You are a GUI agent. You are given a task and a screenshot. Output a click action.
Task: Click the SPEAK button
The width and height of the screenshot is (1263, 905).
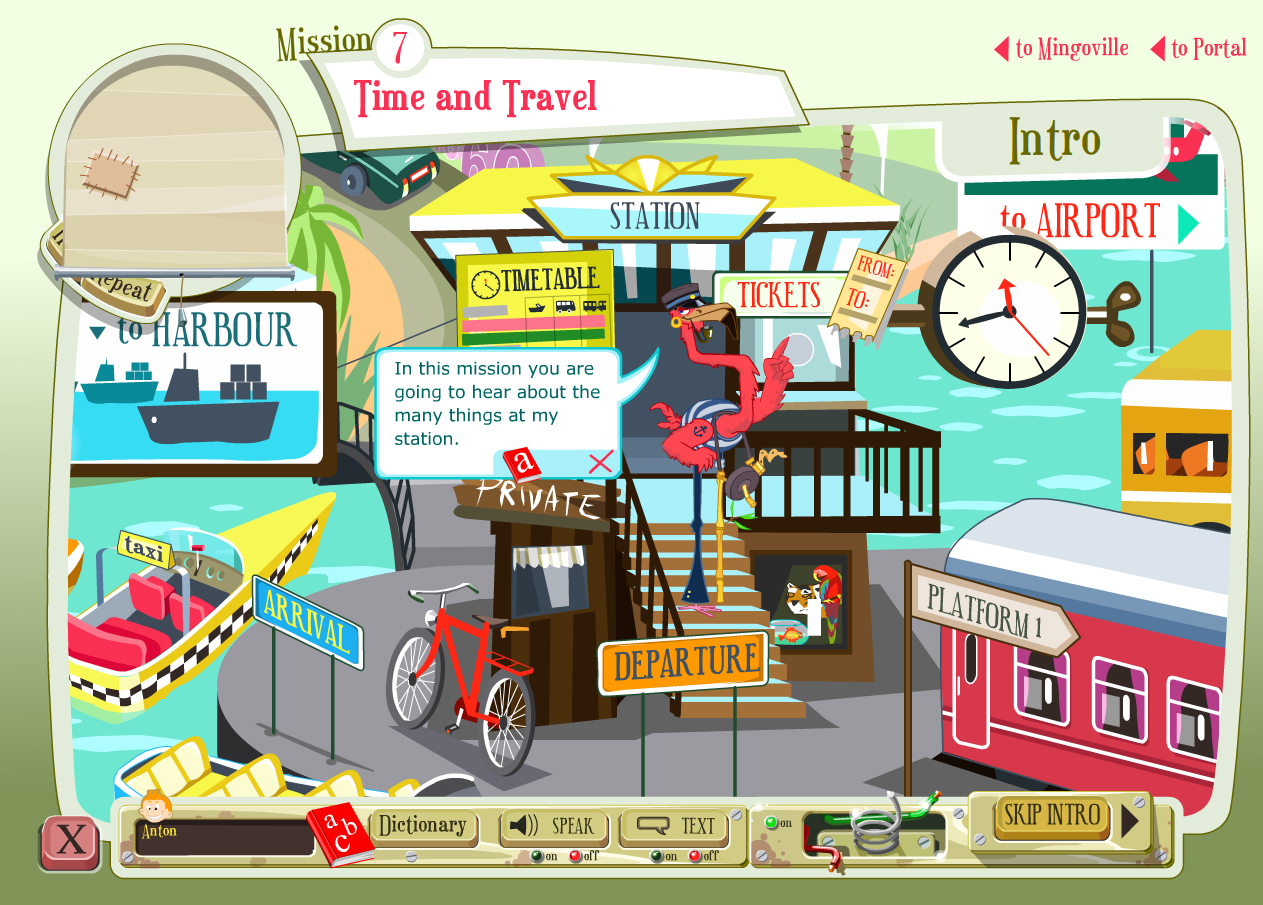(551, 826)
